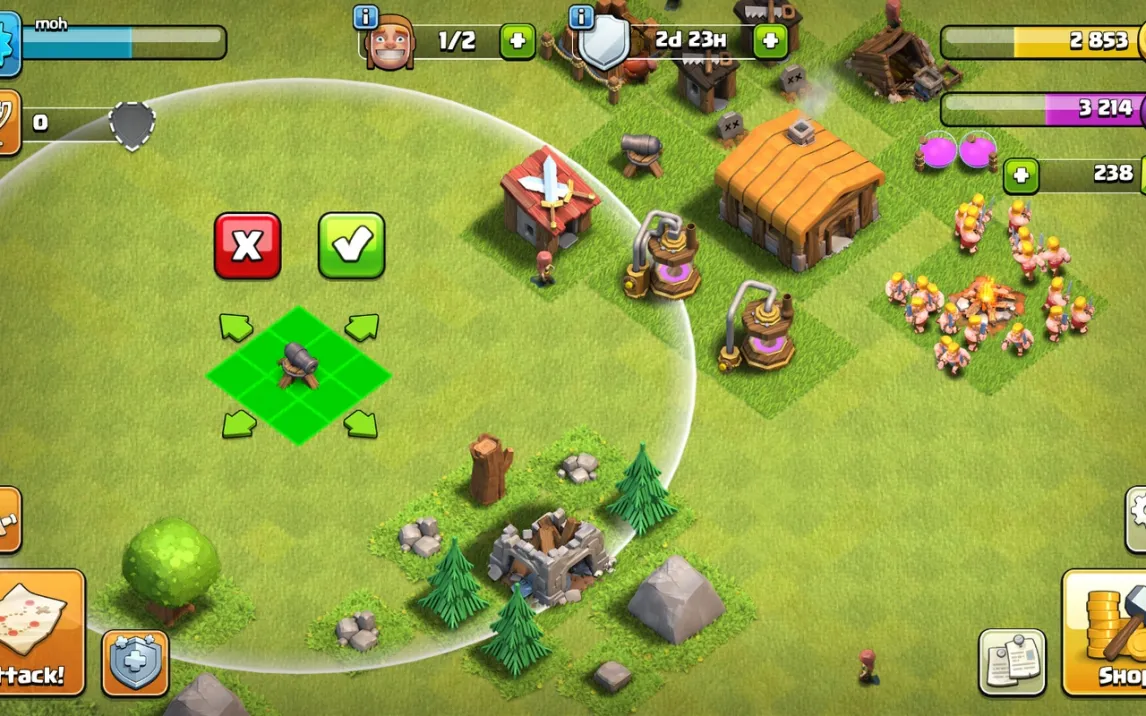The width and height of the screenshot is (1146, 716).
Task: Open the player experience level badge
Action: (x=8, y=44)
